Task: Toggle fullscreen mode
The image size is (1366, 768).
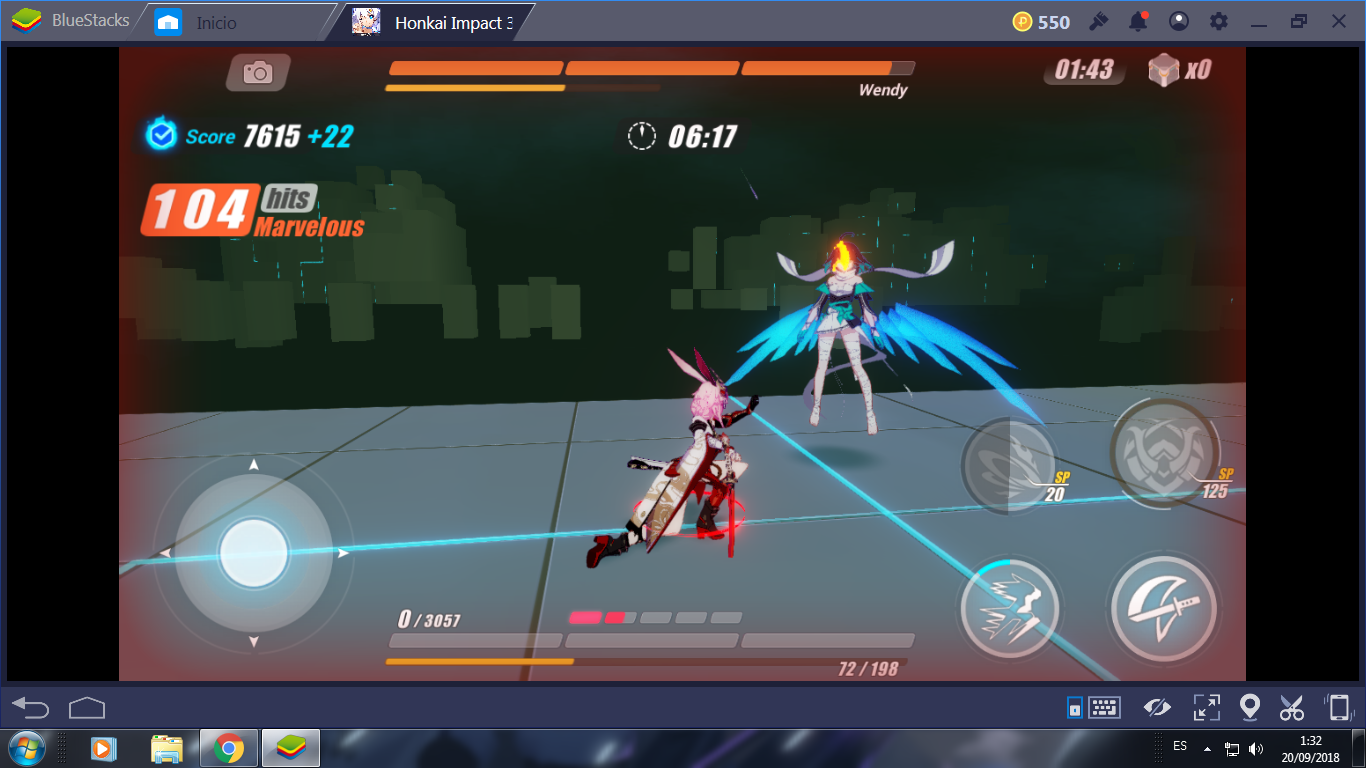Action: click(1206, 706)
